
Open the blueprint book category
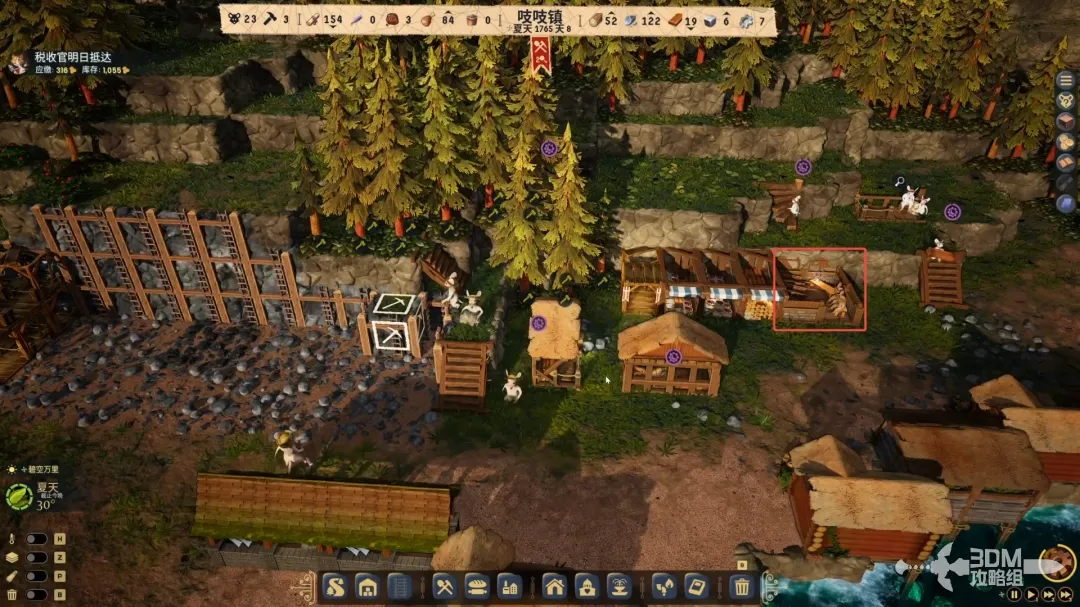point(696,587)
